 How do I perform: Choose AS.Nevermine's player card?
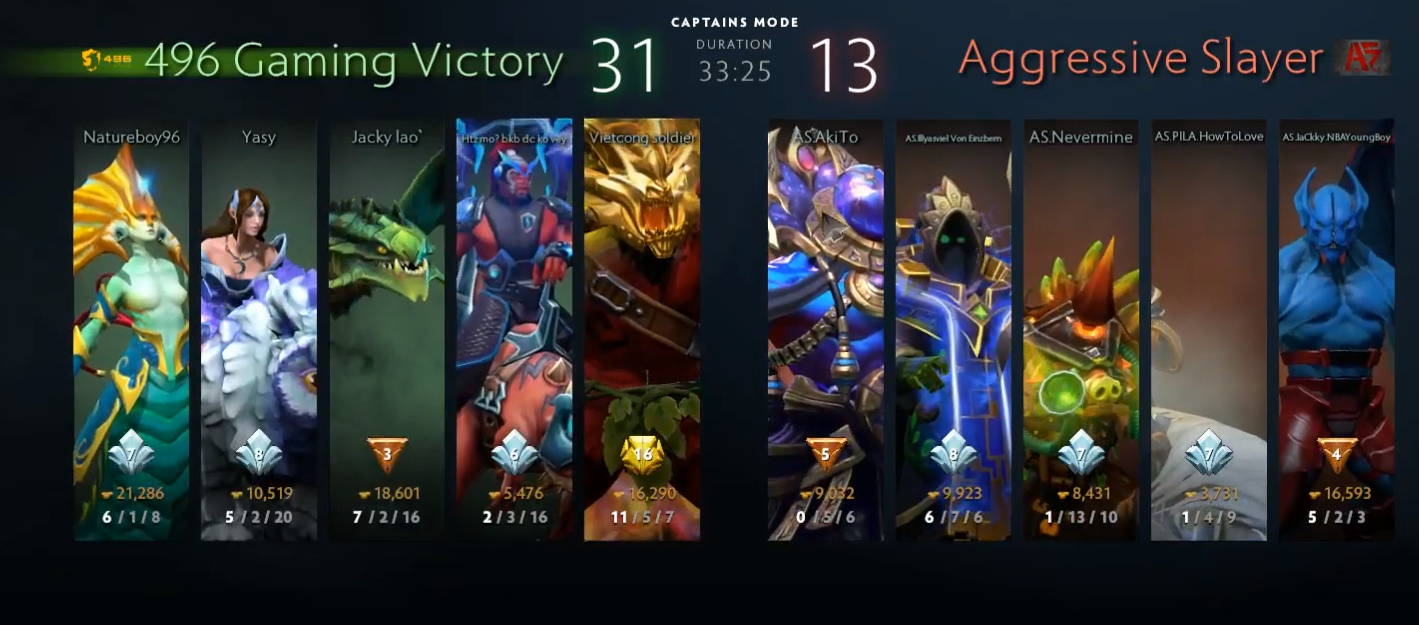coord(1081,330)
